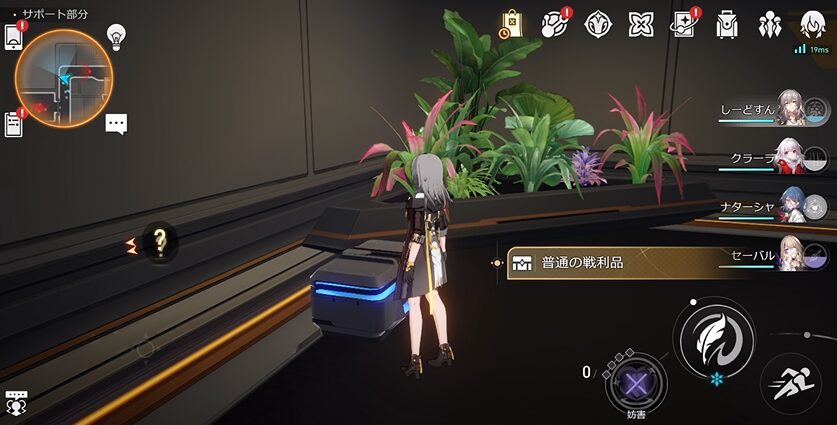The width and height of the screenshot is (837, 425).
Task: Switch to party member セーバル
Action: click(790, 254)
